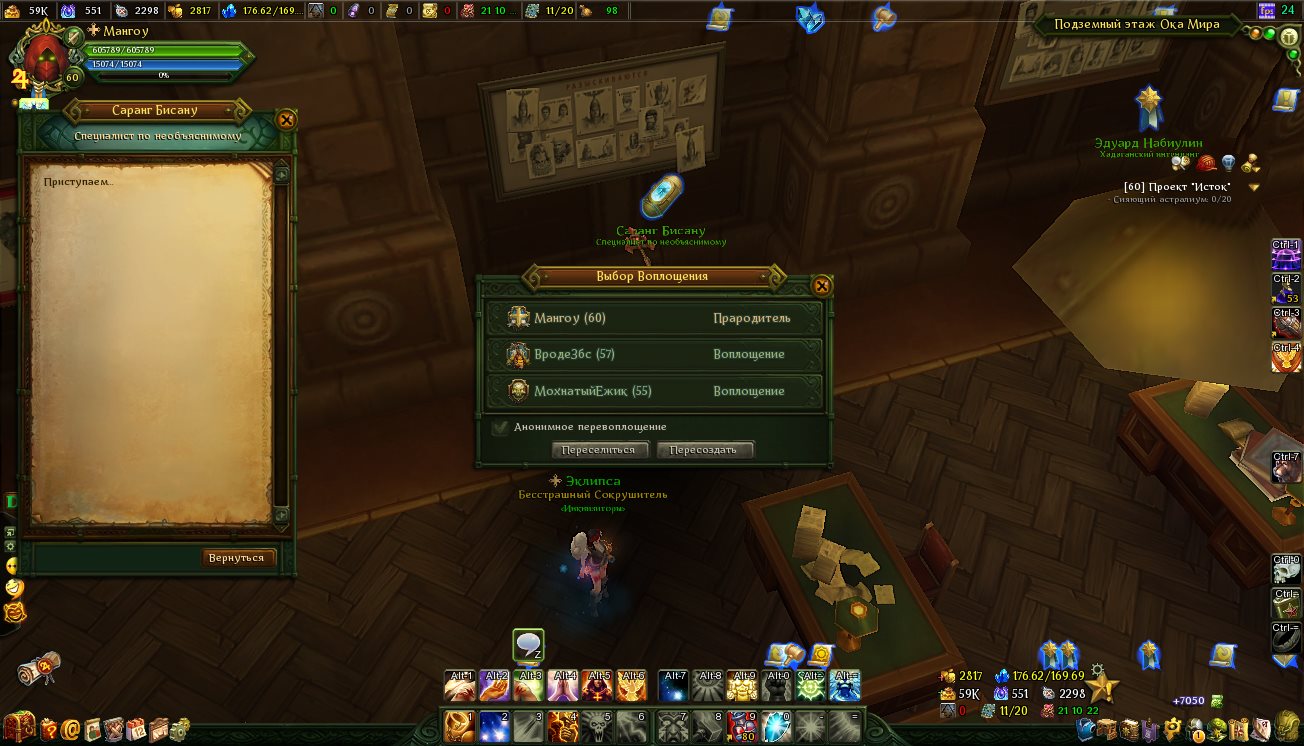Toggle the Анонимное перевоплощение checkbox
1304x746 pixels.
pyautogui.click(x=500, y=427)
